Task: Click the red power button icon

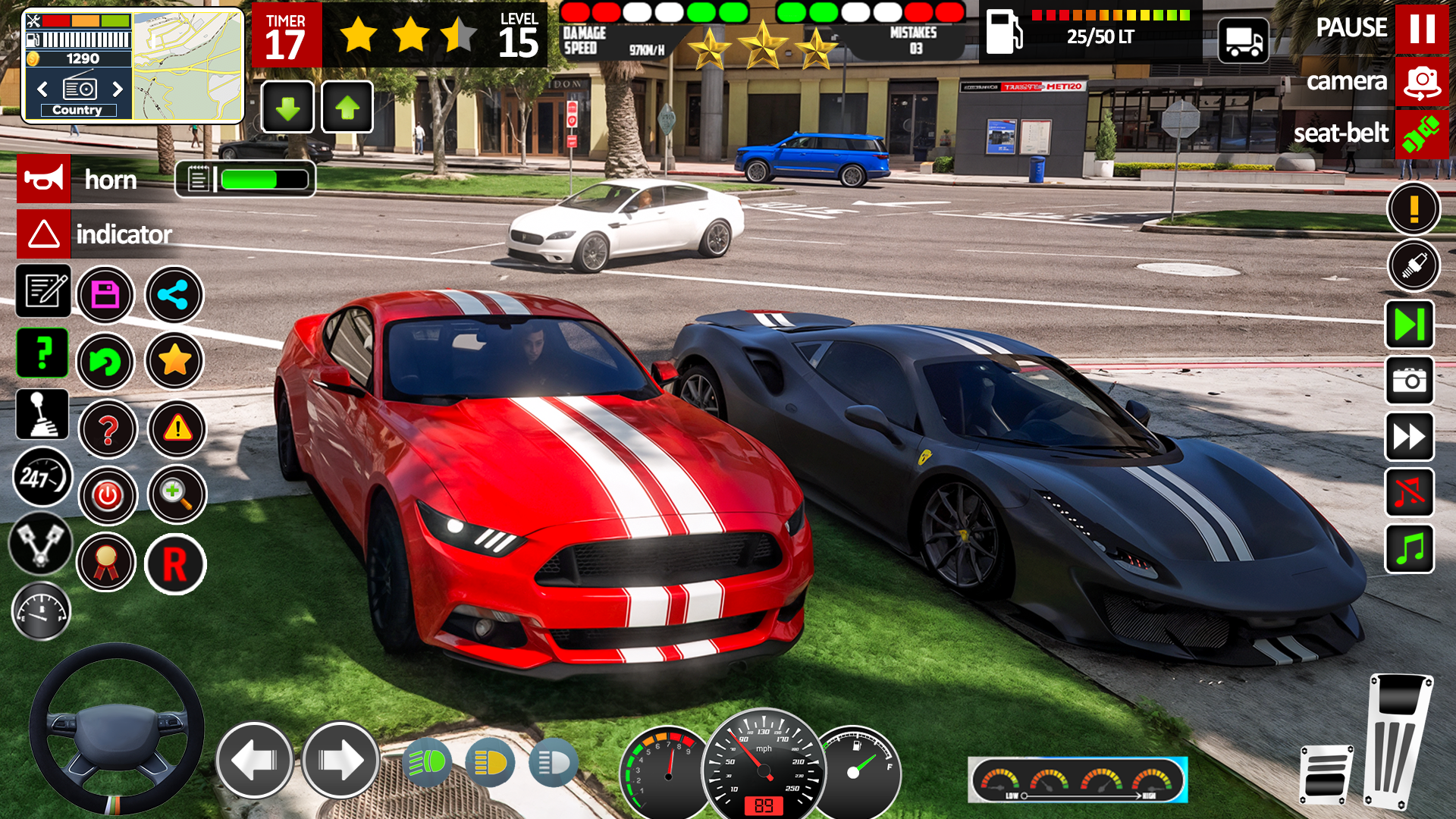Action: tap(108, 496)
